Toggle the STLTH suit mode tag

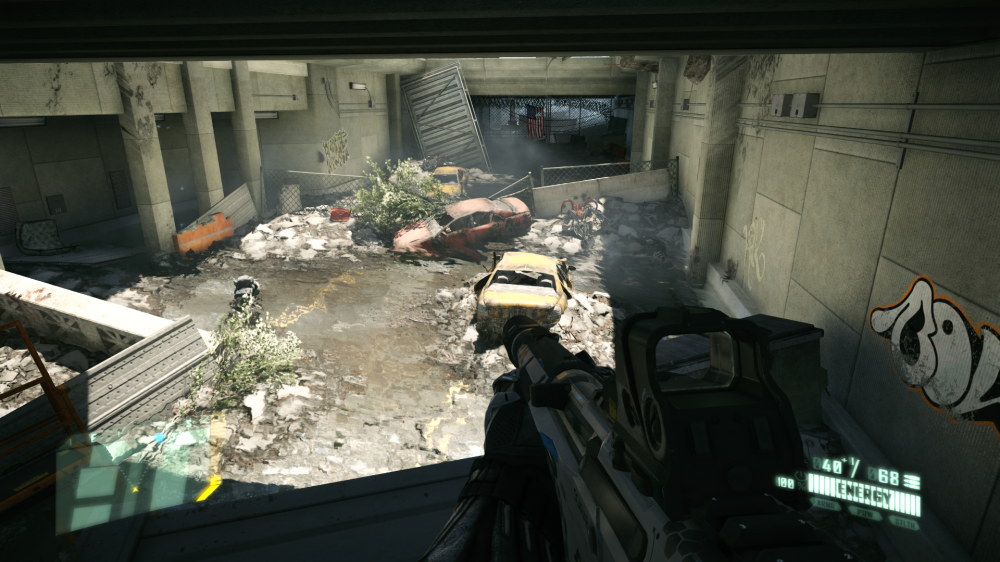[903, 522]
